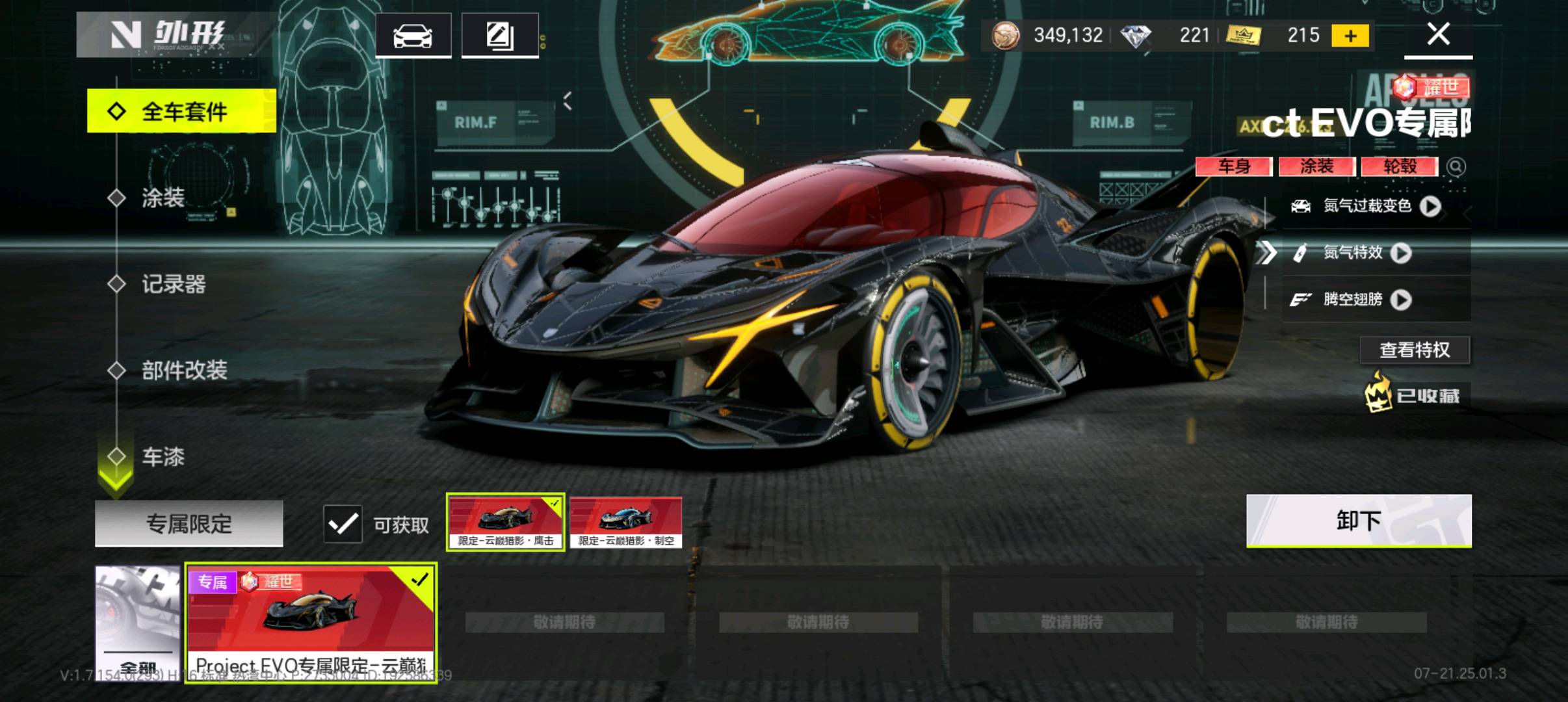Screen dimensions: 1568x702
Task: Select the 轮毂 tag
Action: tap(1400, 166)
